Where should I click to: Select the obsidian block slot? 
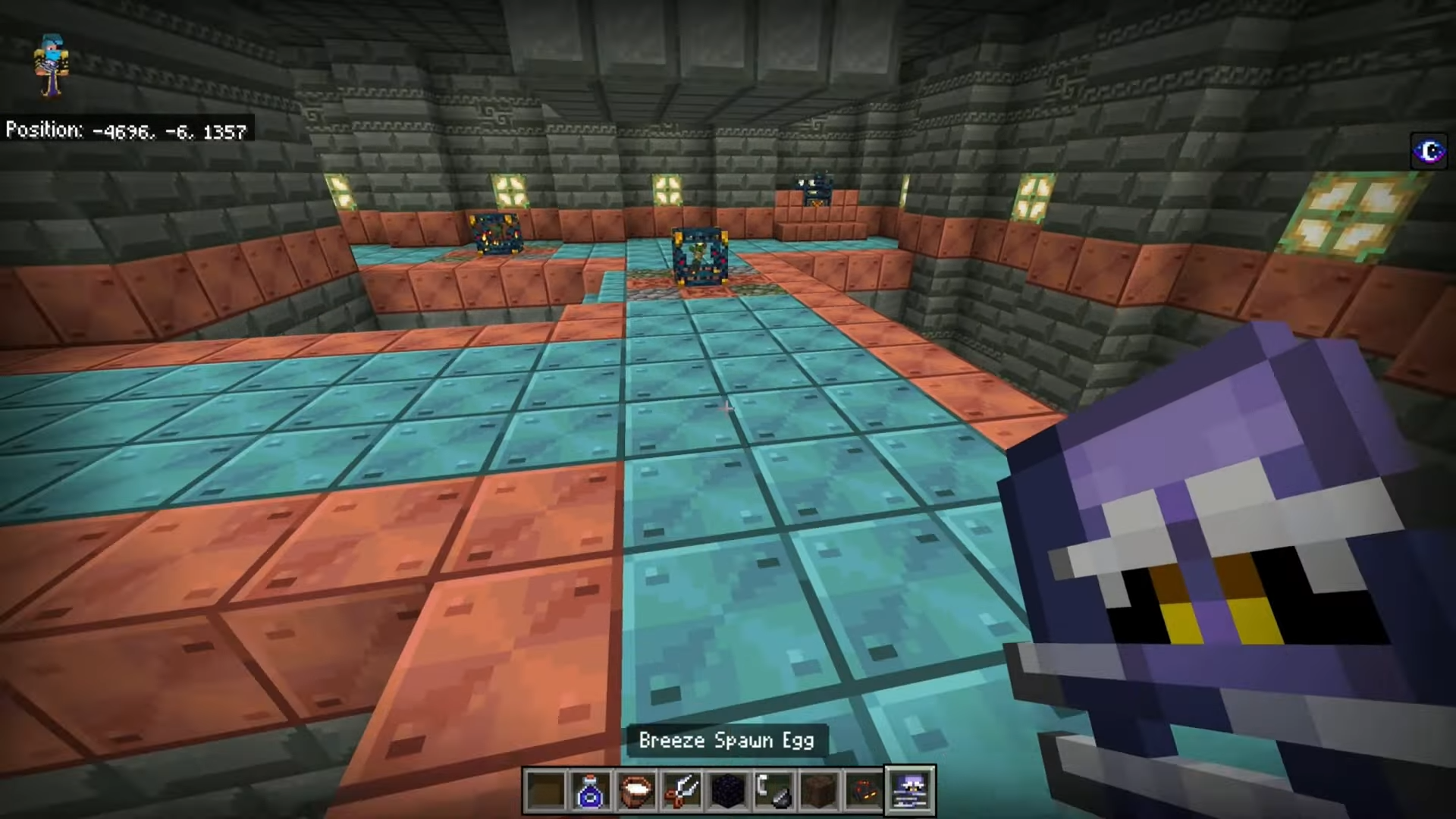point(727,791)
